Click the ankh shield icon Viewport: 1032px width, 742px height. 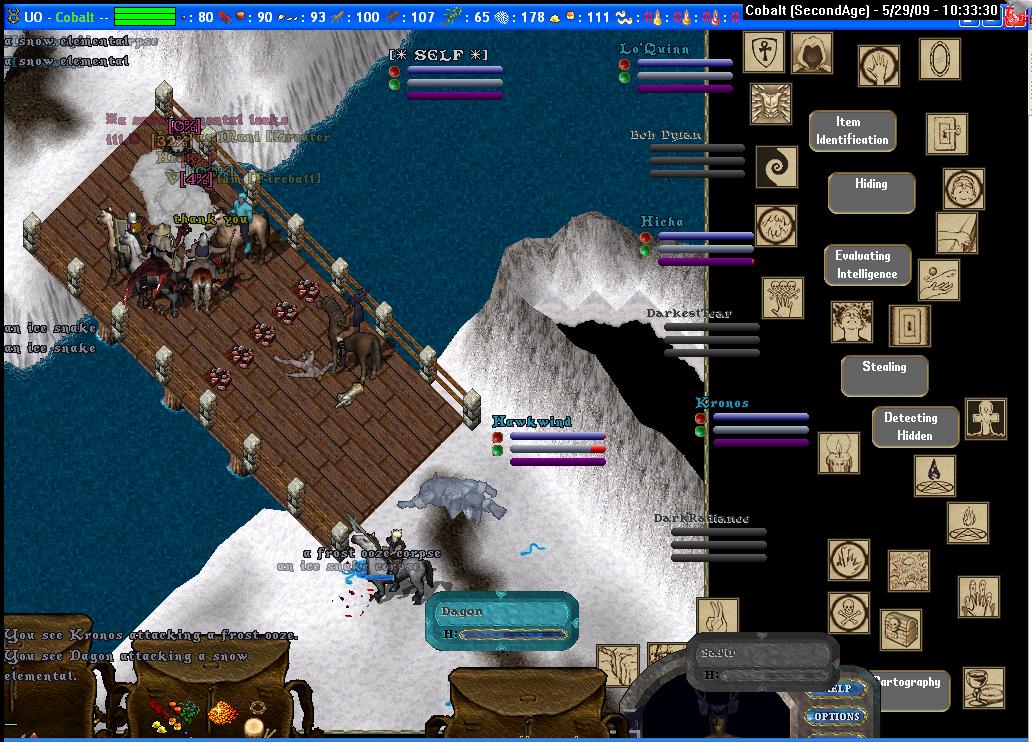[x=763, y=50]
